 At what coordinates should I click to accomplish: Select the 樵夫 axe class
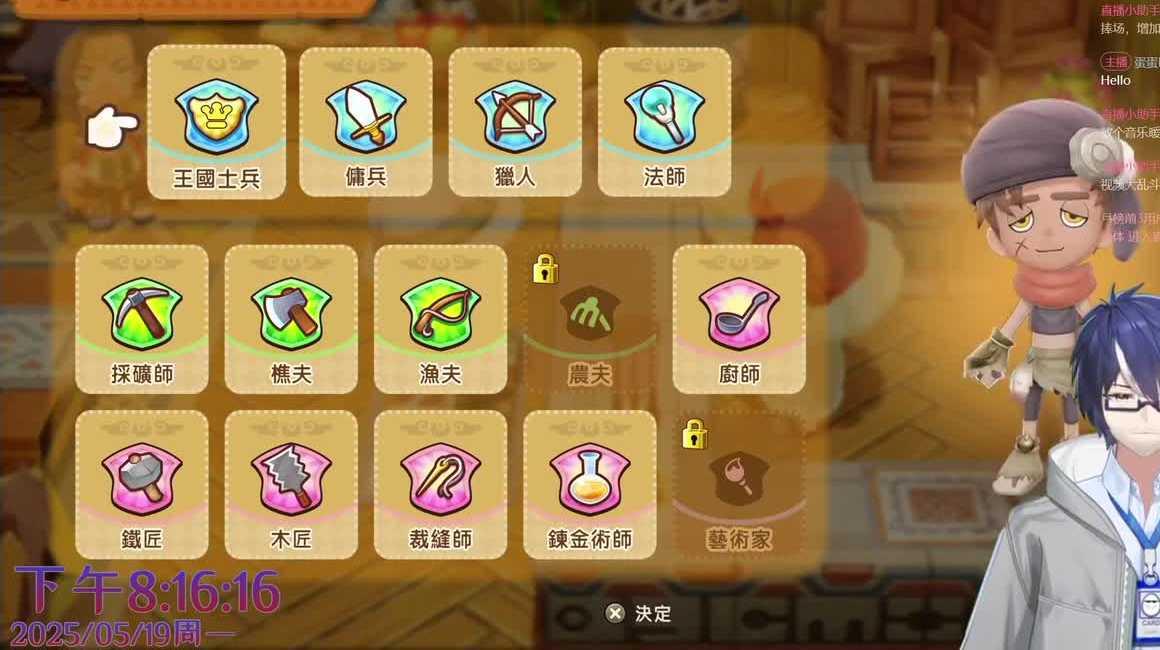pos(291,319)
